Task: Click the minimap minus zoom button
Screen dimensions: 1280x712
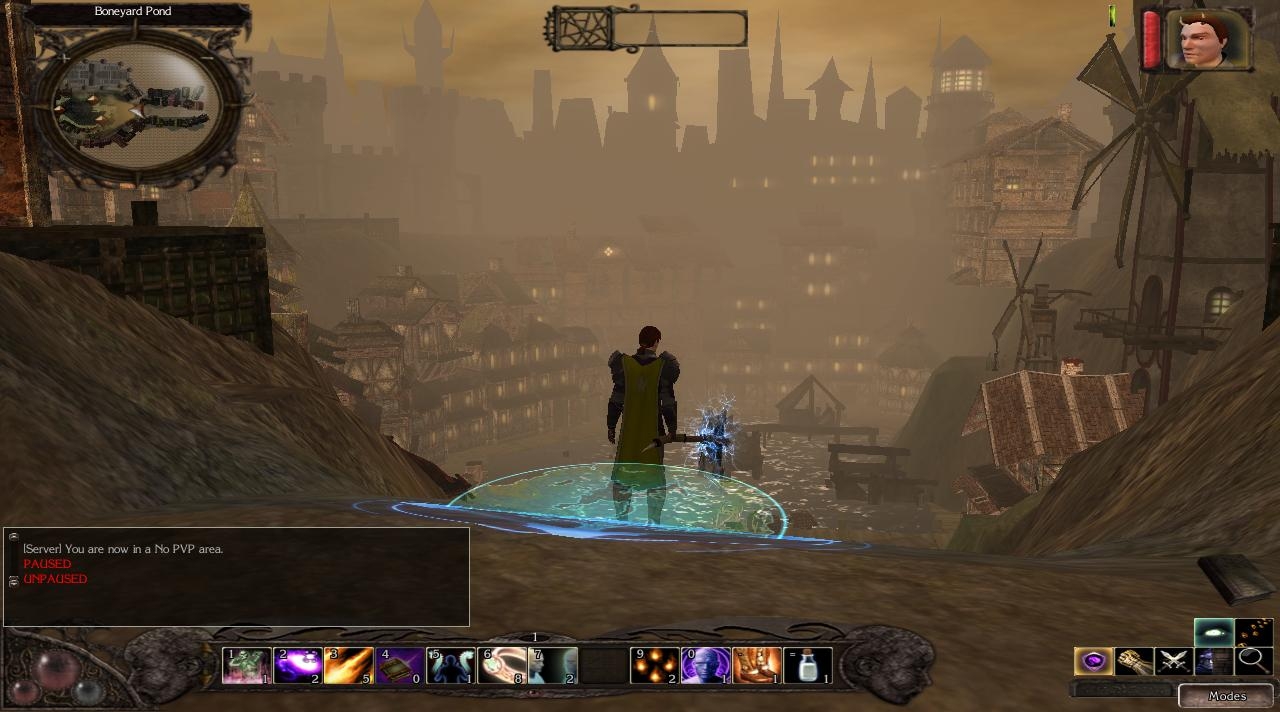Action: (207, 58)
